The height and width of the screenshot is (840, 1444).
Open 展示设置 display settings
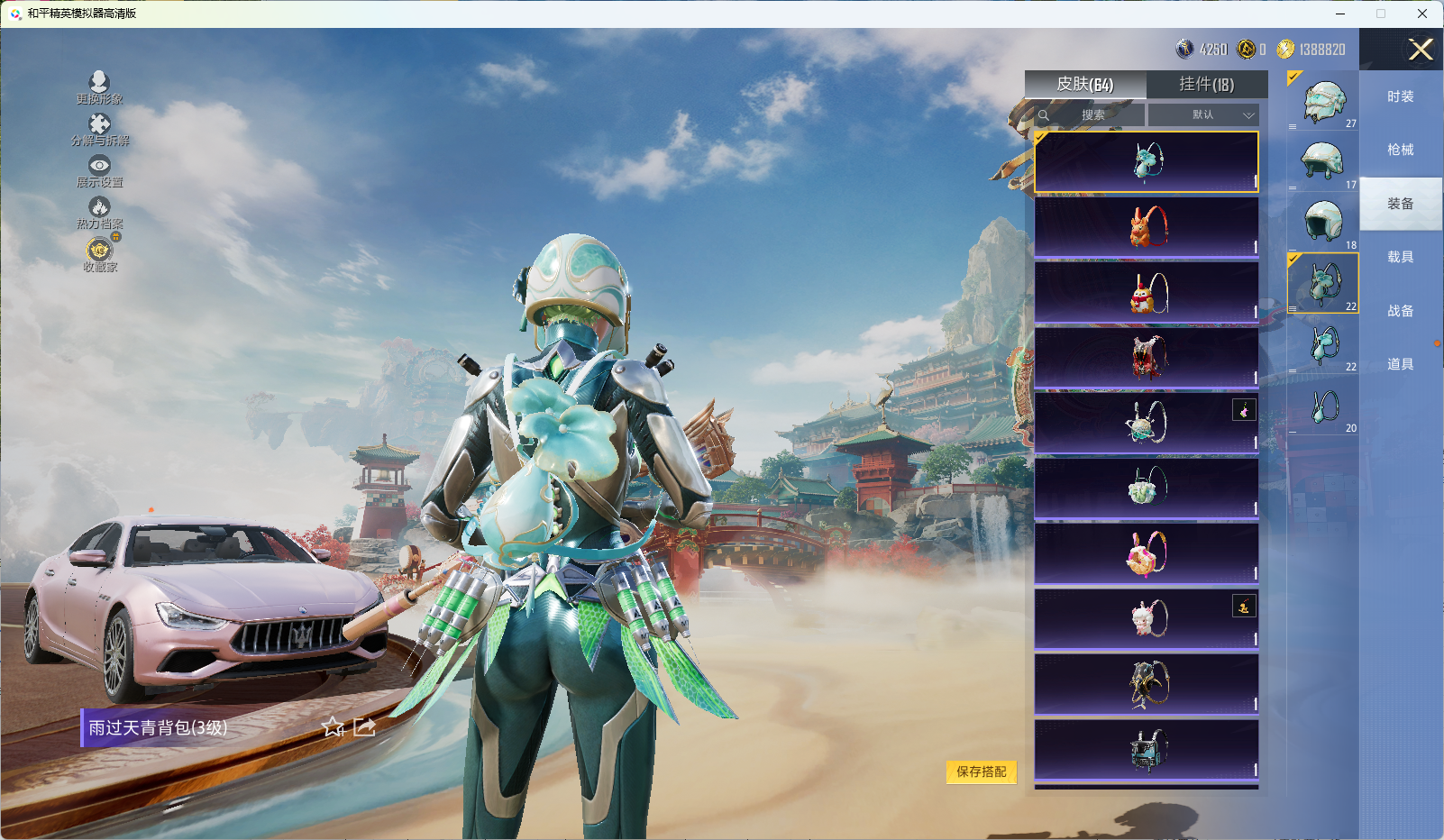[x=99, y=170]
